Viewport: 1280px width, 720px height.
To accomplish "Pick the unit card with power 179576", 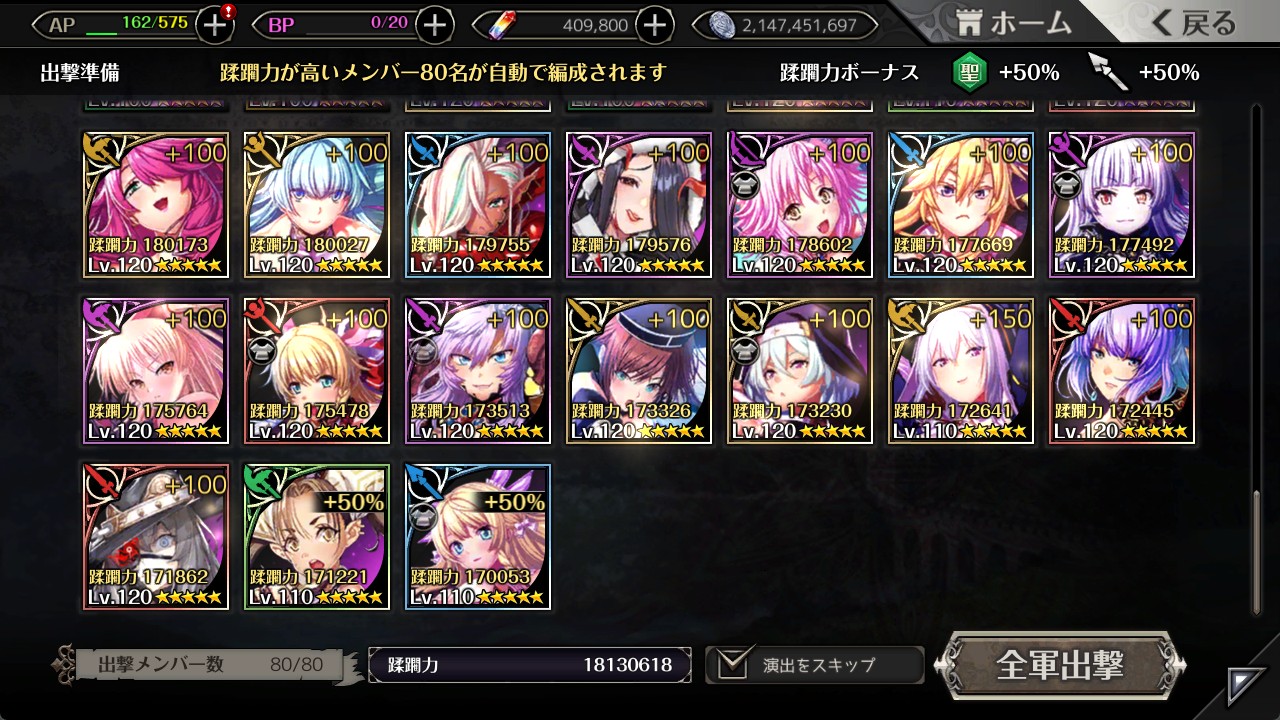I will coord(639,205).
